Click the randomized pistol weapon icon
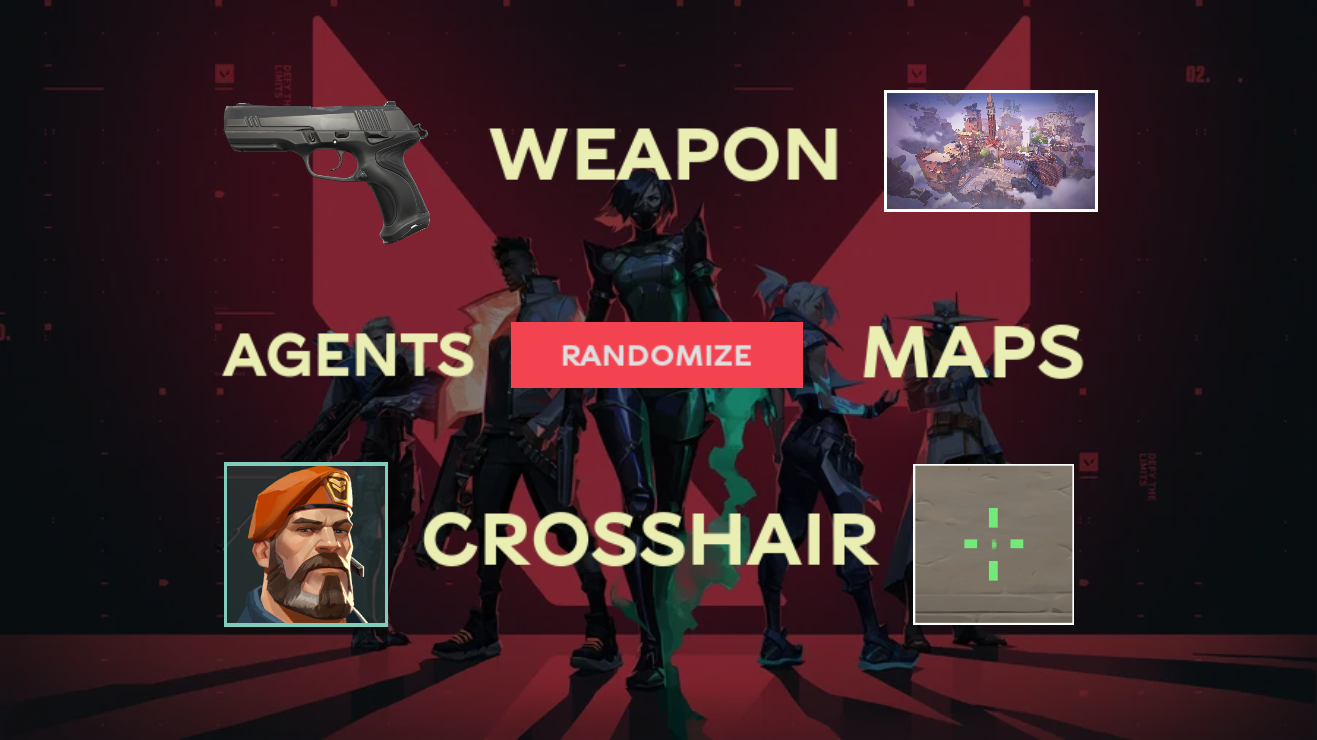The width and height of the screenshot is (1317, 740). 325,165
